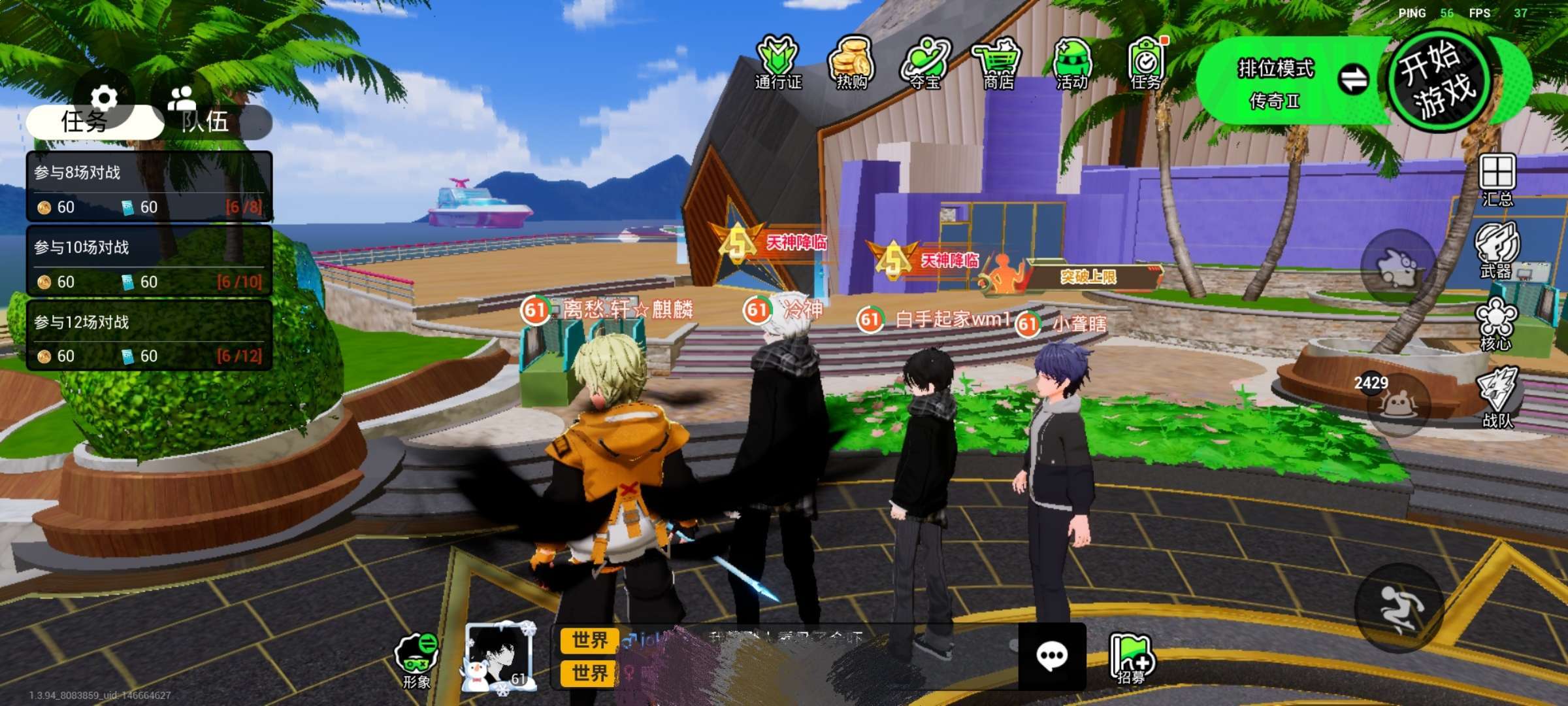1568x706 pixels.
Task: Tap the running figure sprint button
Action: coord(1398,608)
